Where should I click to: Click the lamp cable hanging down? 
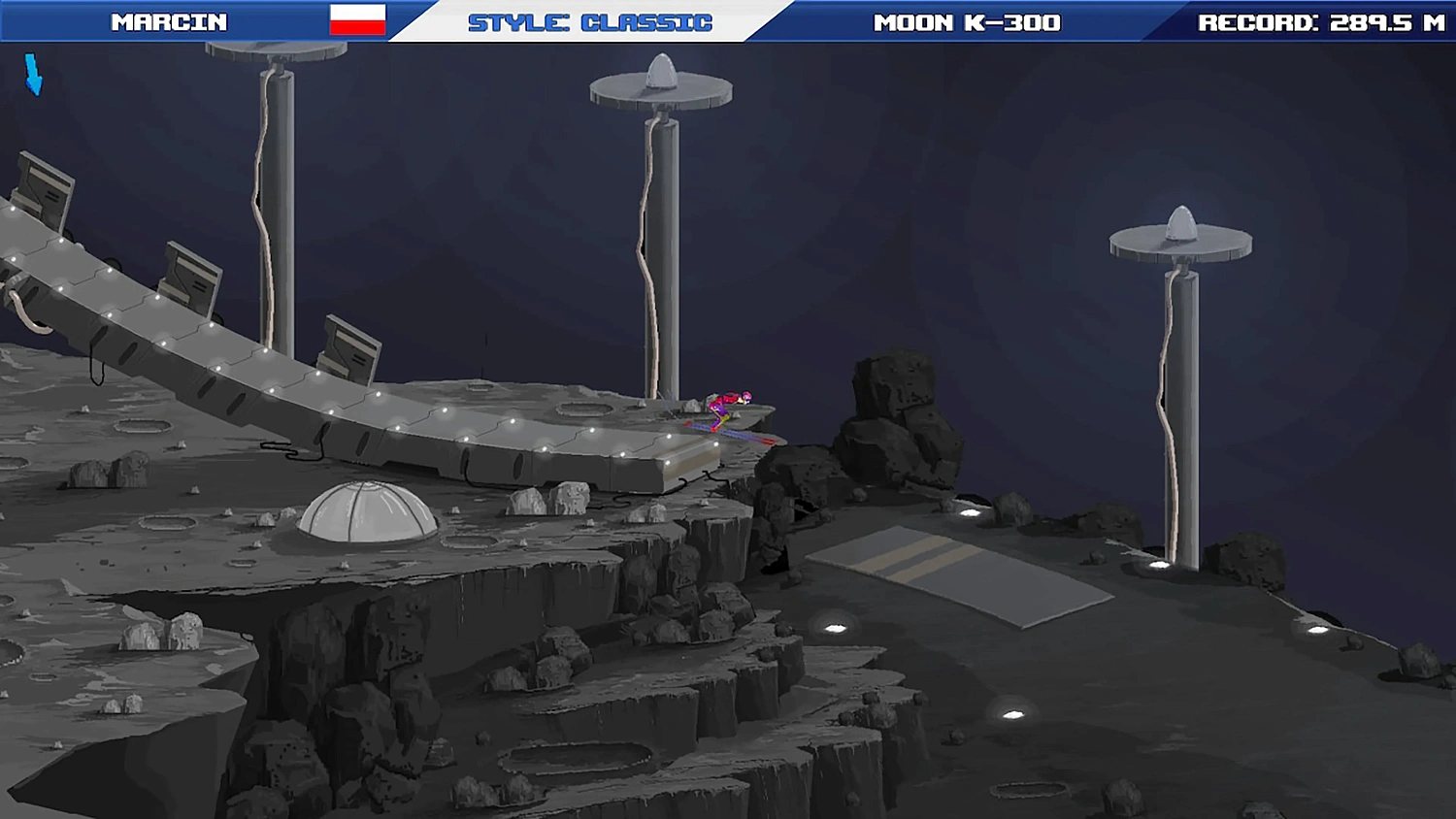648,243
